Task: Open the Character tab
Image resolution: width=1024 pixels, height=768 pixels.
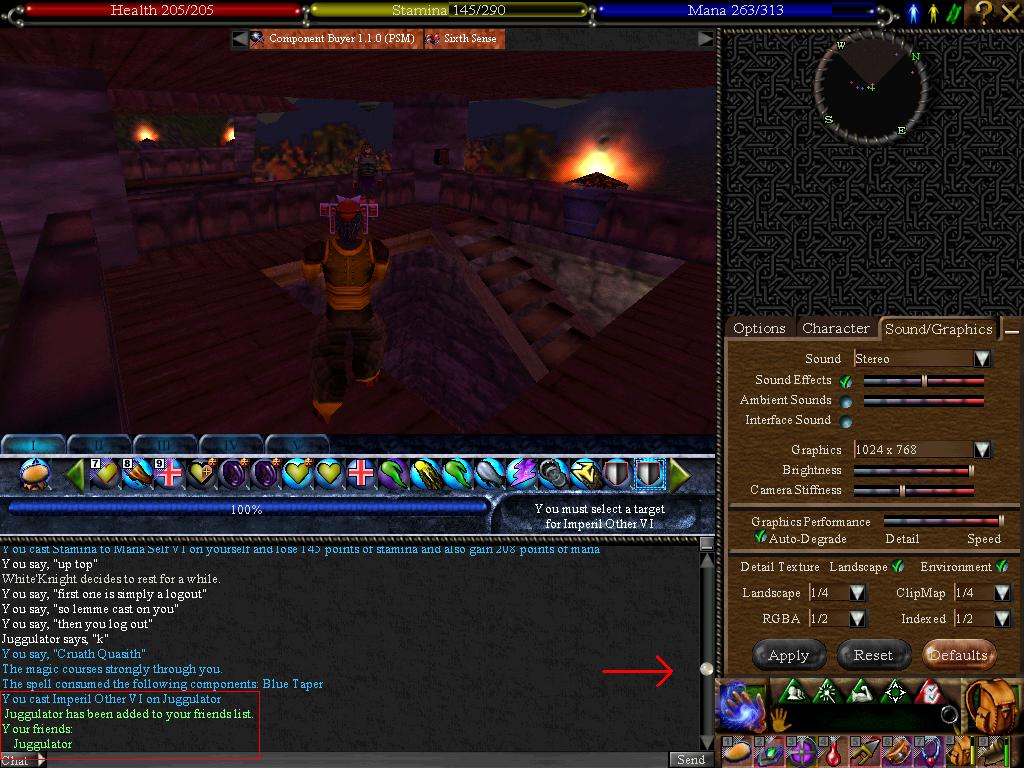Action: [835, 328]
